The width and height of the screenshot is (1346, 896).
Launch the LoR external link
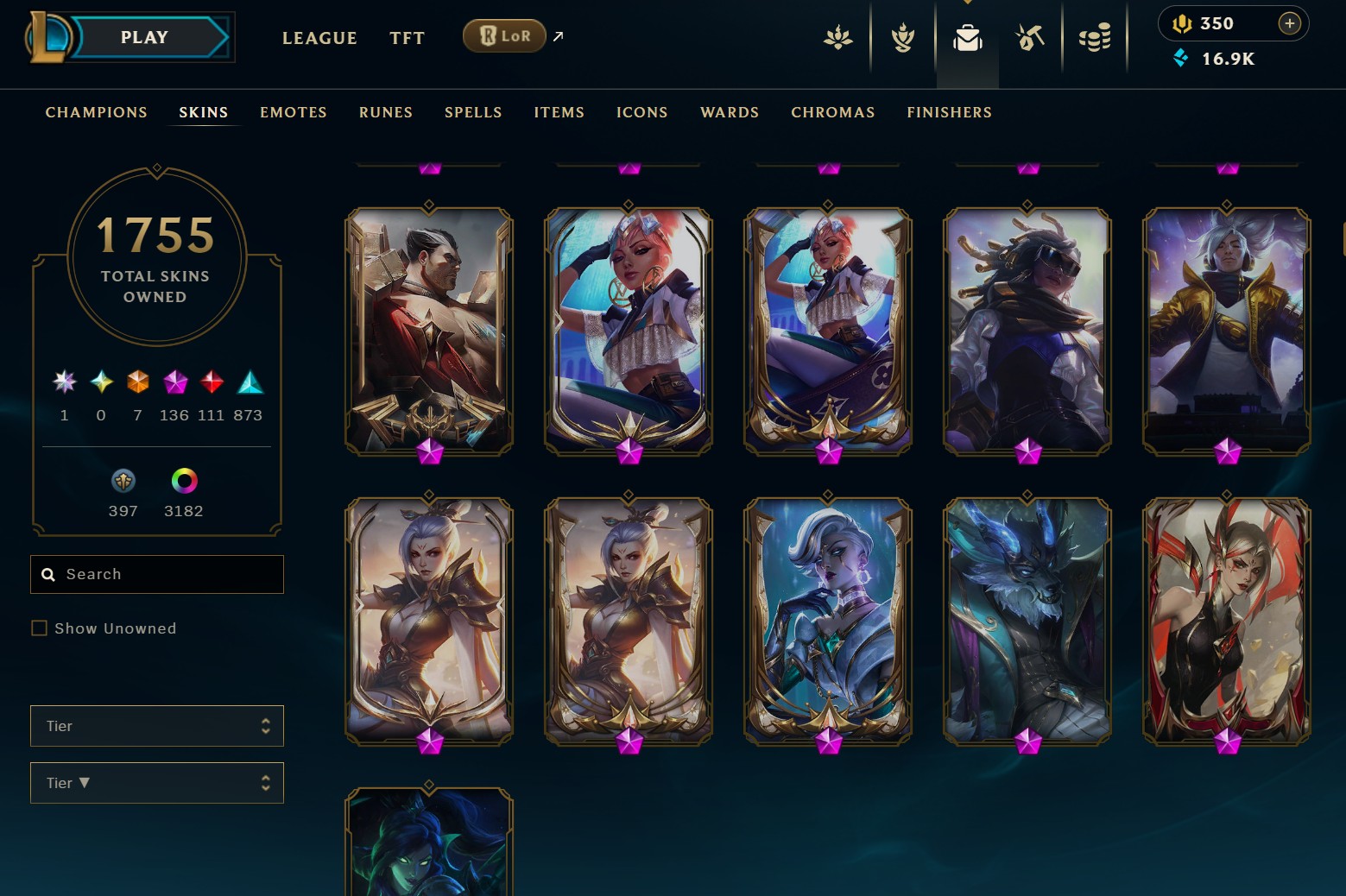(505, 36)
